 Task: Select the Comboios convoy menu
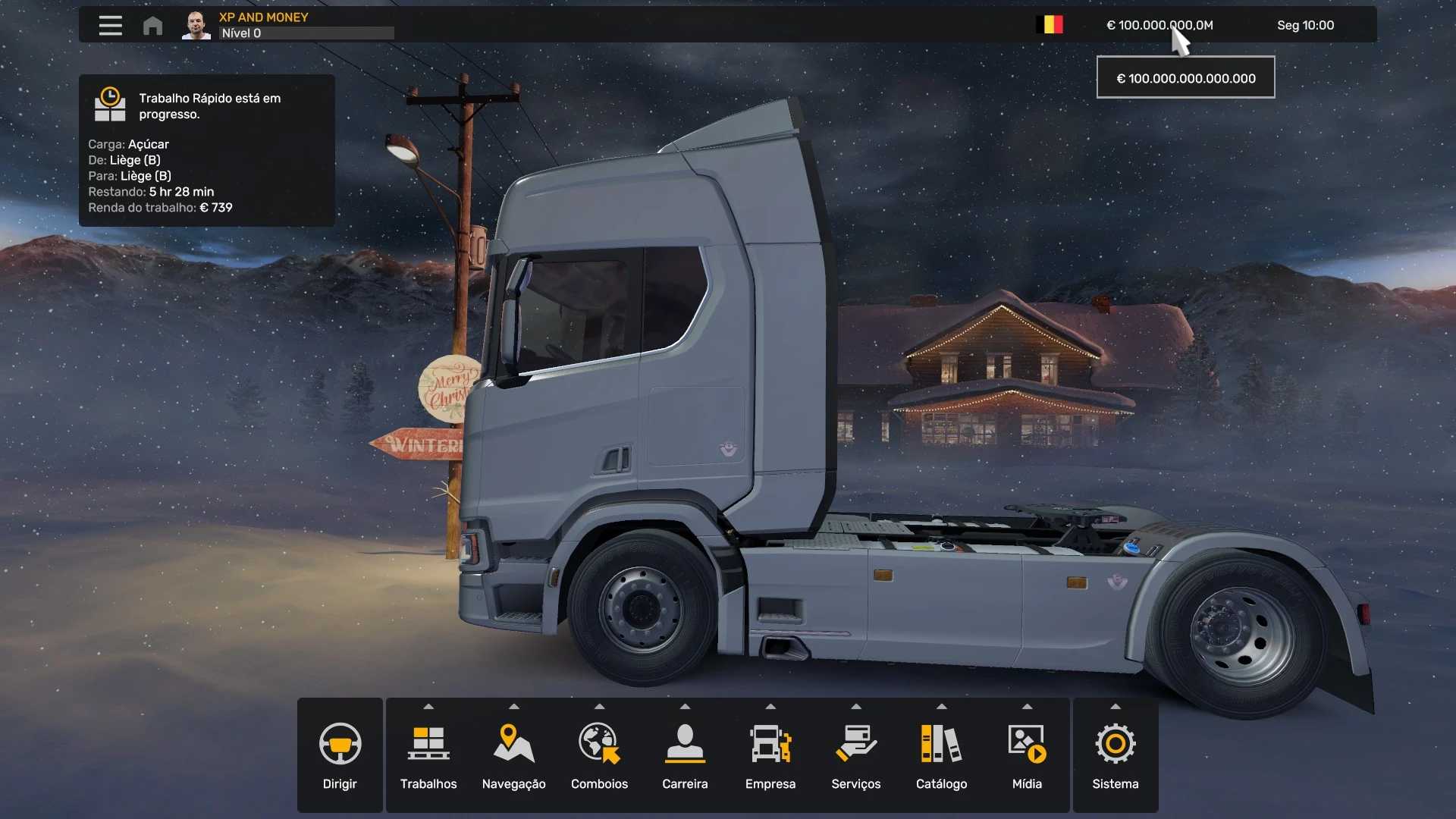(x=599, y=755)
